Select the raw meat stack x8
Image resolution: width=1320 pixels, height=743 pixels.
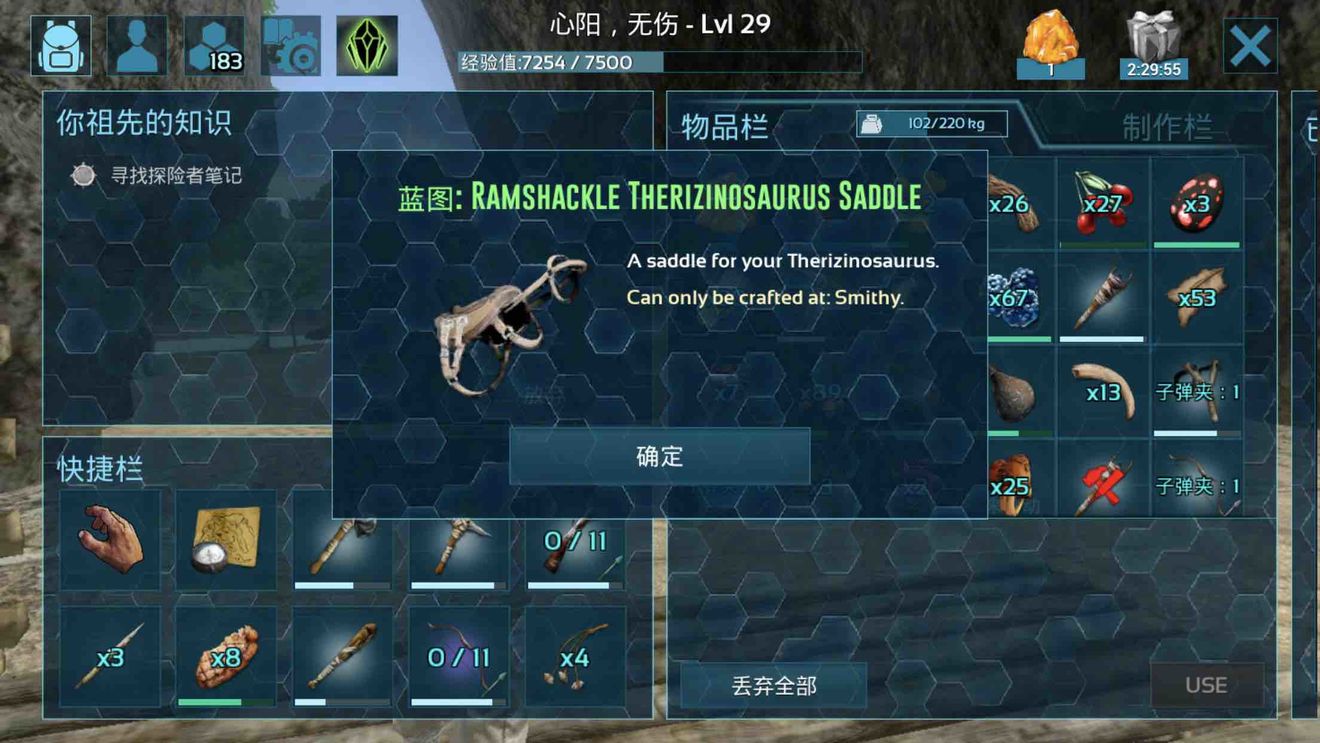224,657
